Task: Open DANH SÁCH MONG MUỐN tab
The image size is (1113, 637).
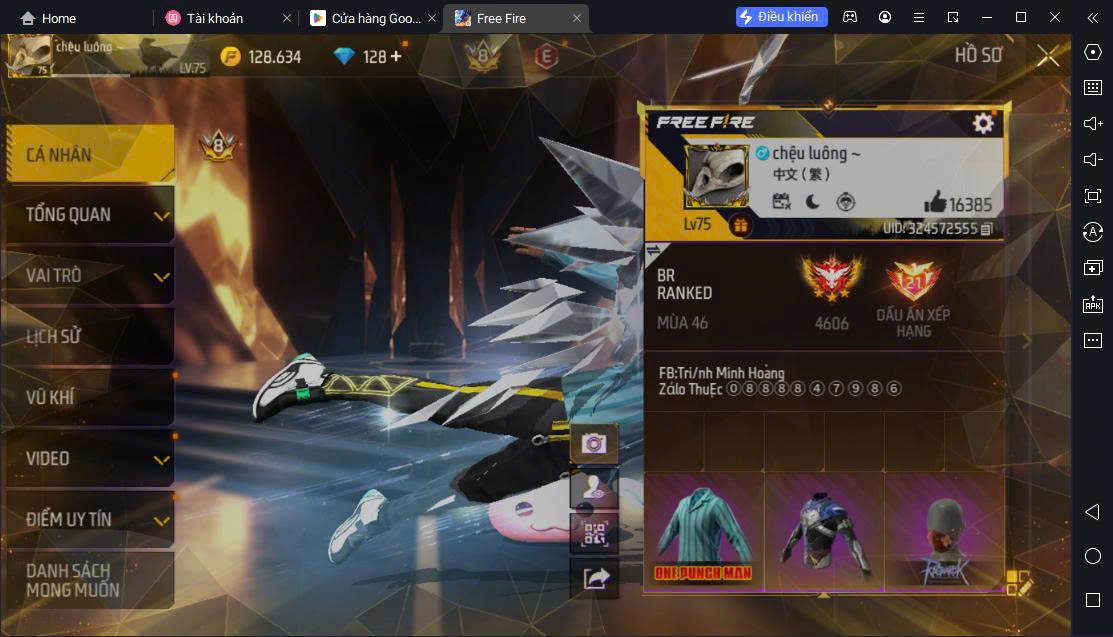Action: [89, 581]
